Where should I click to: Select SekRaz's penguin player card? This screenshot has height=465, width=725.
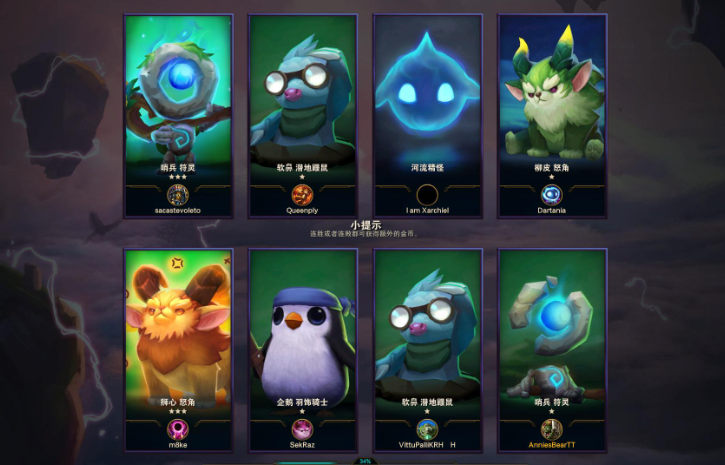302,348
